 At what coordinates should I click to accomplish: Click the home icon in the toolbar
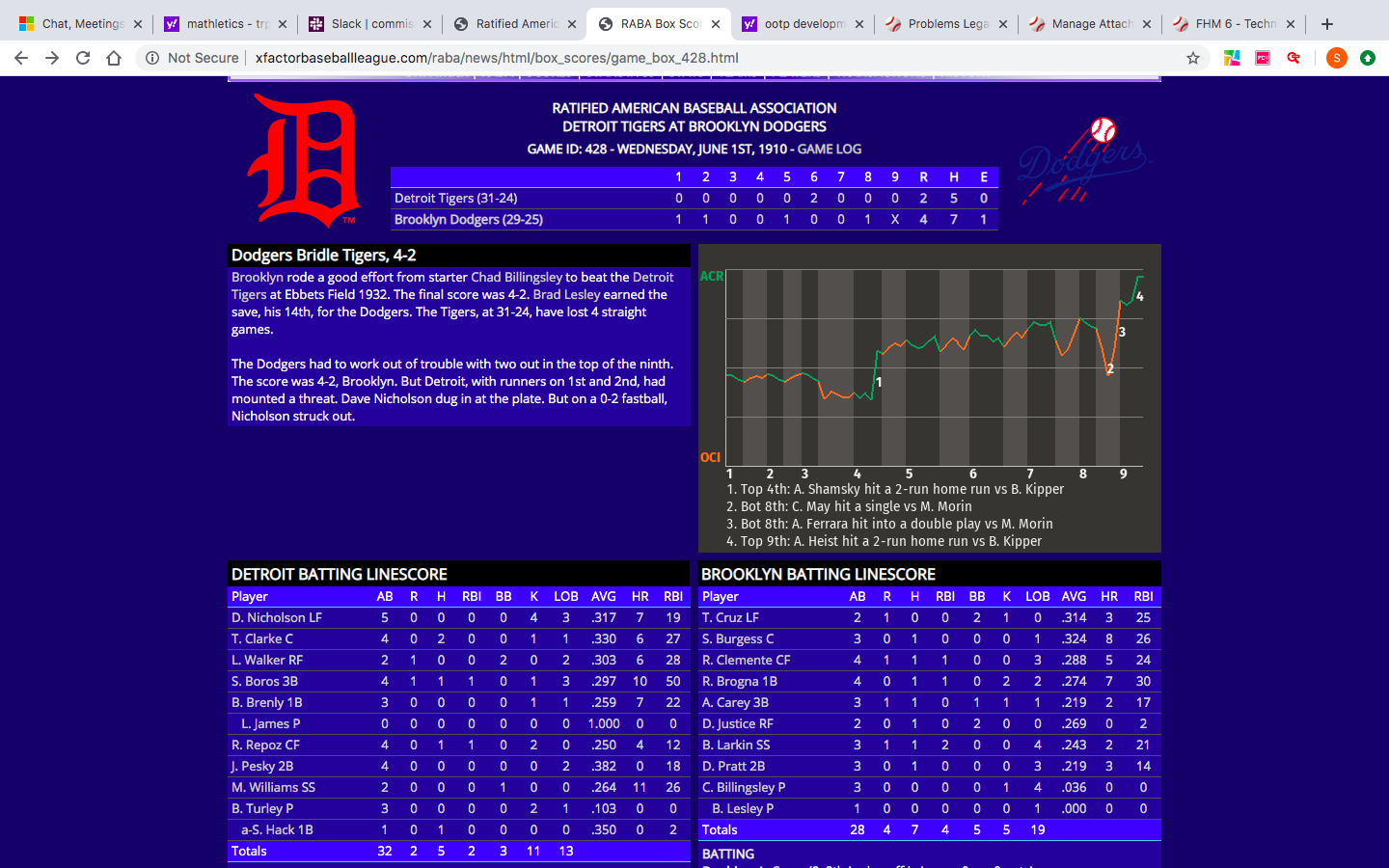click(114, 57)
